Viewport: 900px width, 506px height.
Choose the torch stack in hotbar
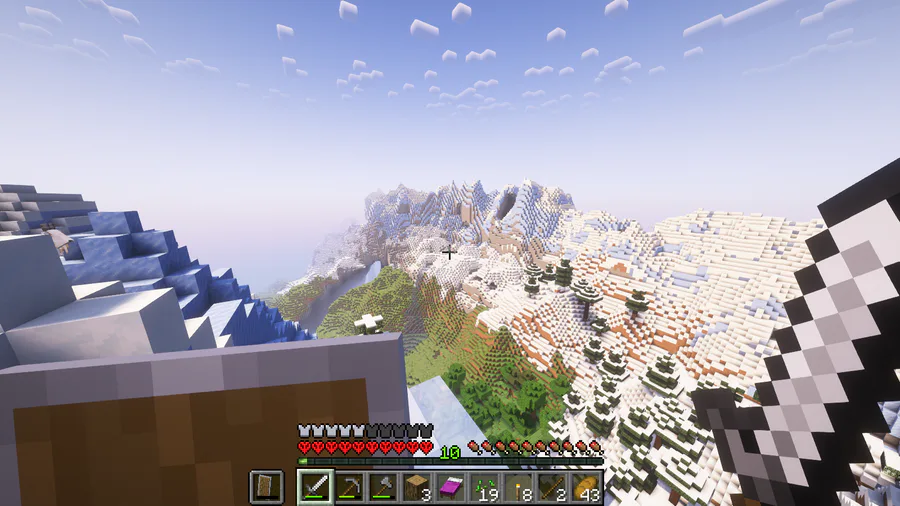pyautogui.click(x=519, y=487)
